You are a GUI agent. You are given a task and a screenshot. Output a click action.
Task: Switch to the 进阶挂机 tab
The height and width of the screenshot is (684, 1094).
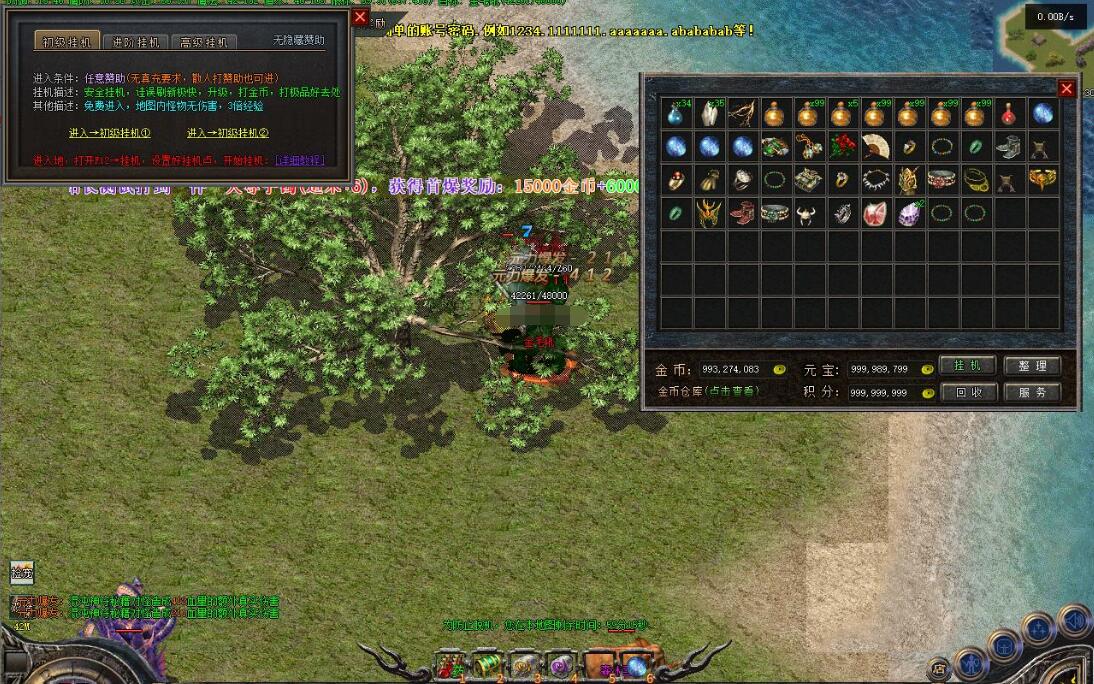coord(137,42)
